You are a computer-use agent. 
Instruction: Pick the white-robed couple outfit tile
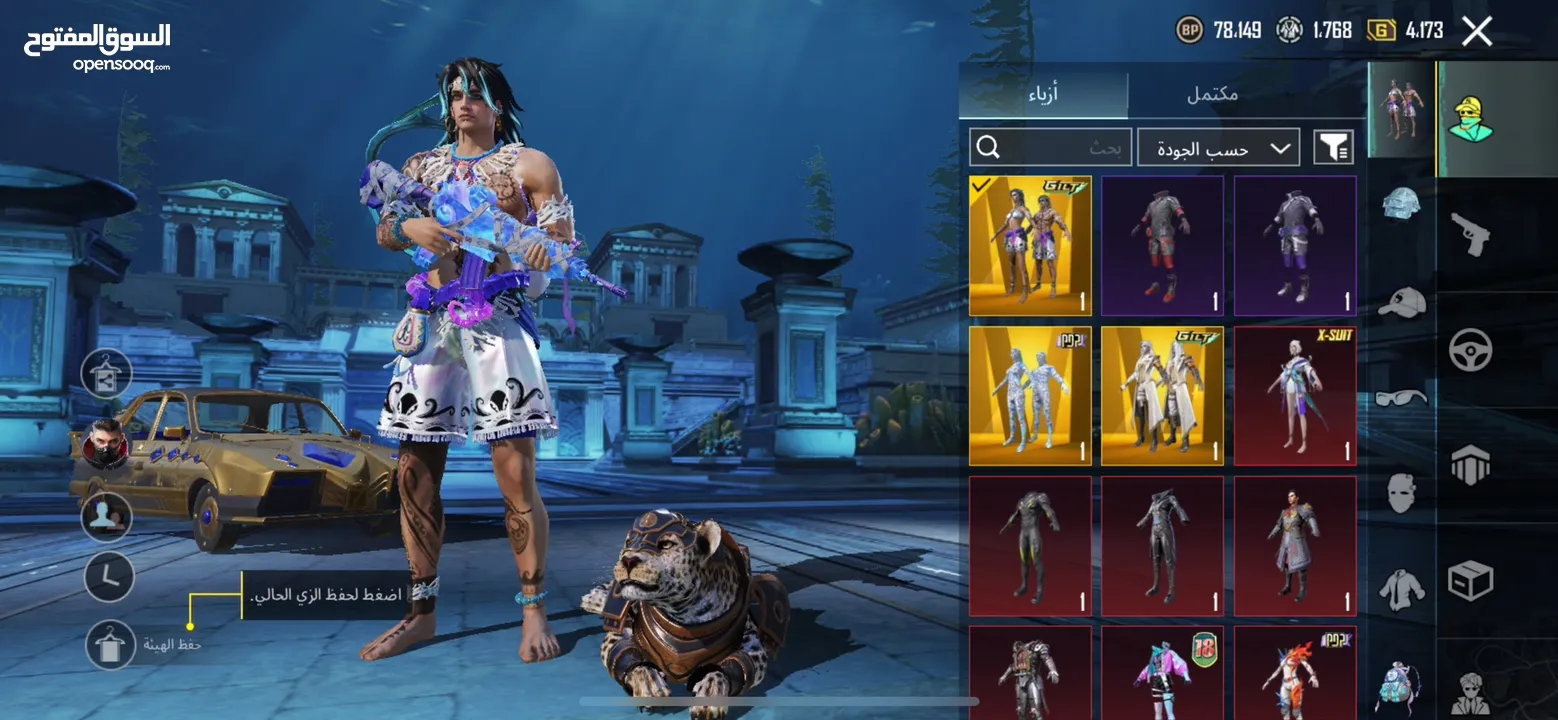[1162, 396]
